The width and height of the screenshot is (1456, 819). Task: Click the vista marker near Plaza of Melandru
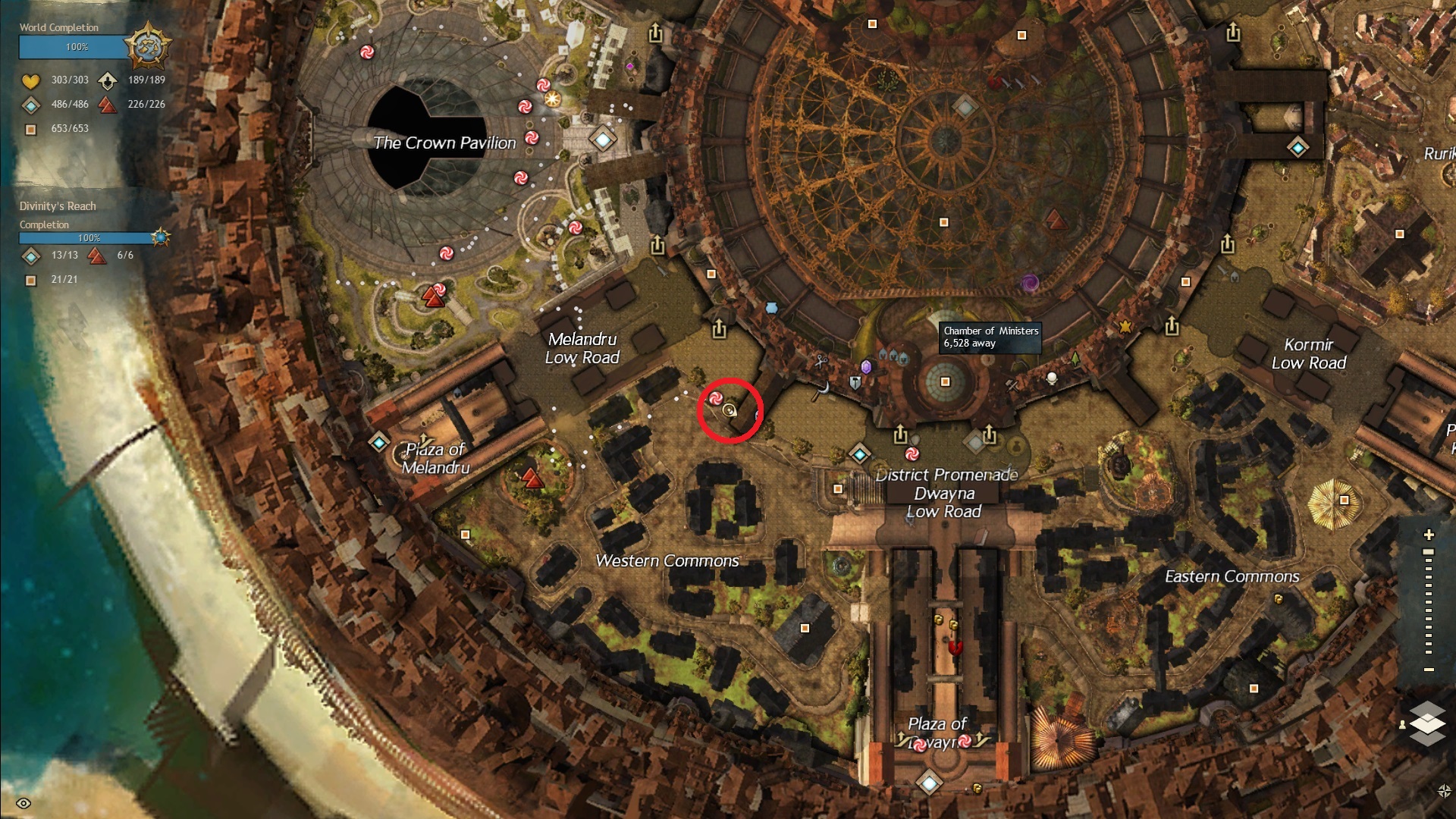tap(532, 479)
